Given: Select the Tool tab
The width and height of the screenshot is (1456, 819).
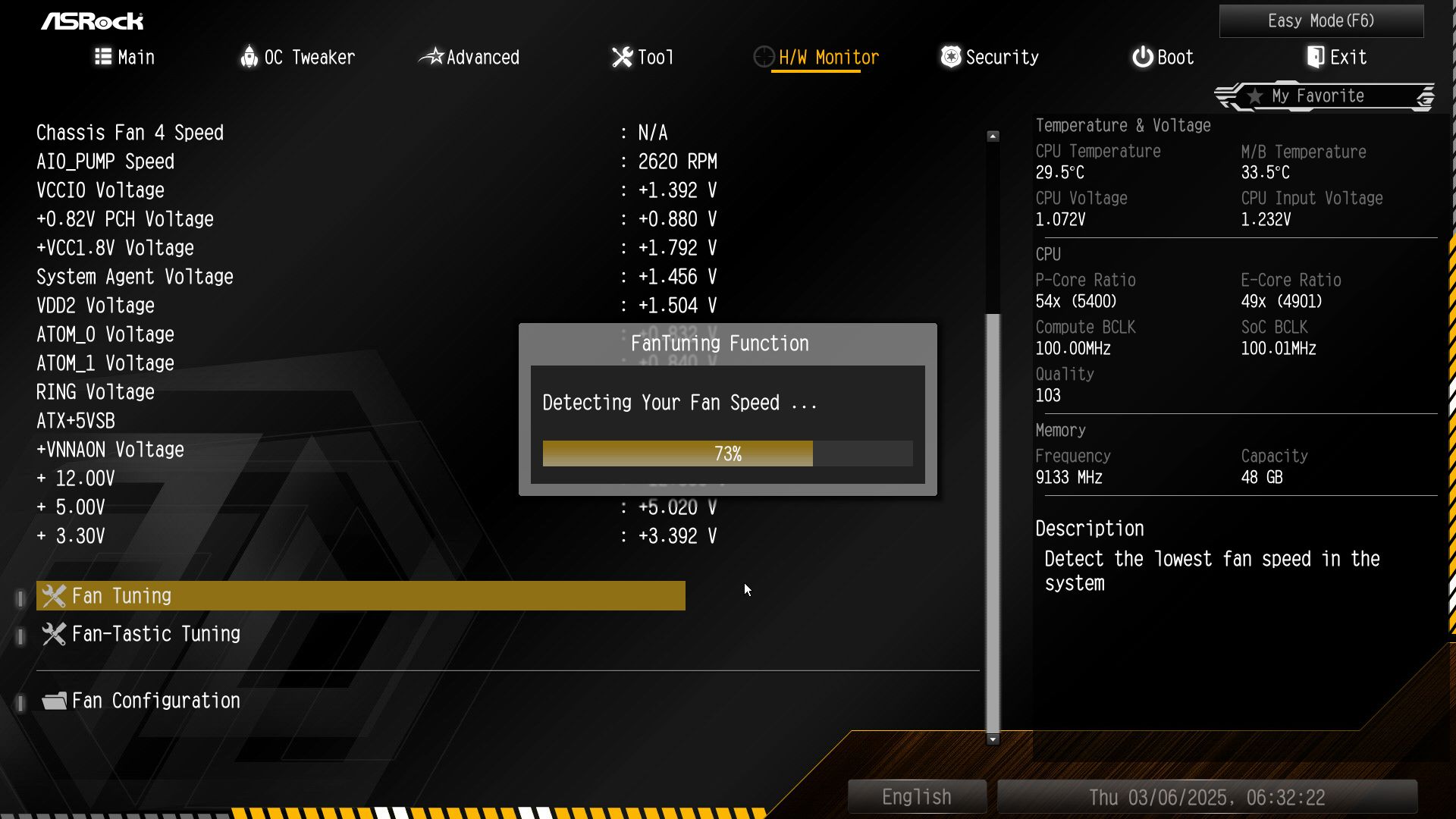Looking at the screenshot, I should tap(642, 58).
